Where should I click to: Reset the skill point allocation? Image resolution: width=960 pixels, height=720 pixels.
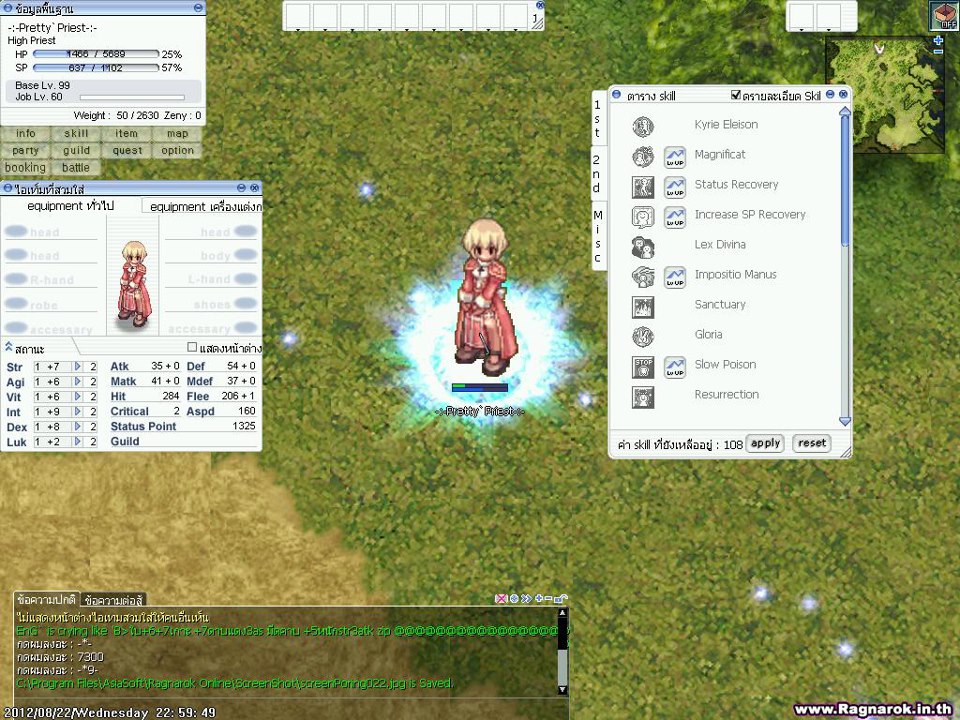click(812, 443)
